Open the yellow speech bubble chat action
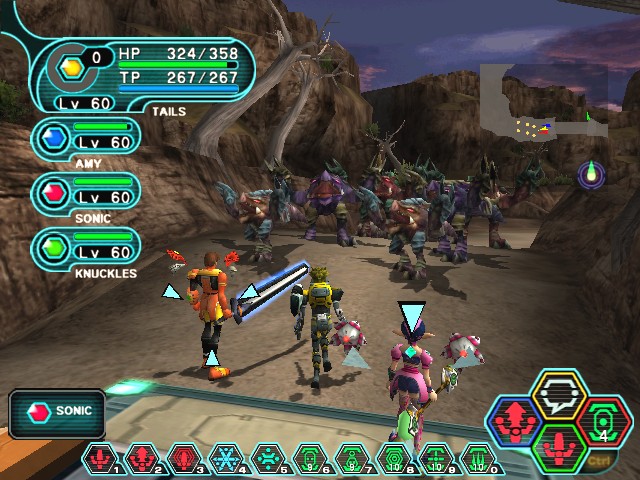This screenshot has height=480, width=640. click(558, 395)
